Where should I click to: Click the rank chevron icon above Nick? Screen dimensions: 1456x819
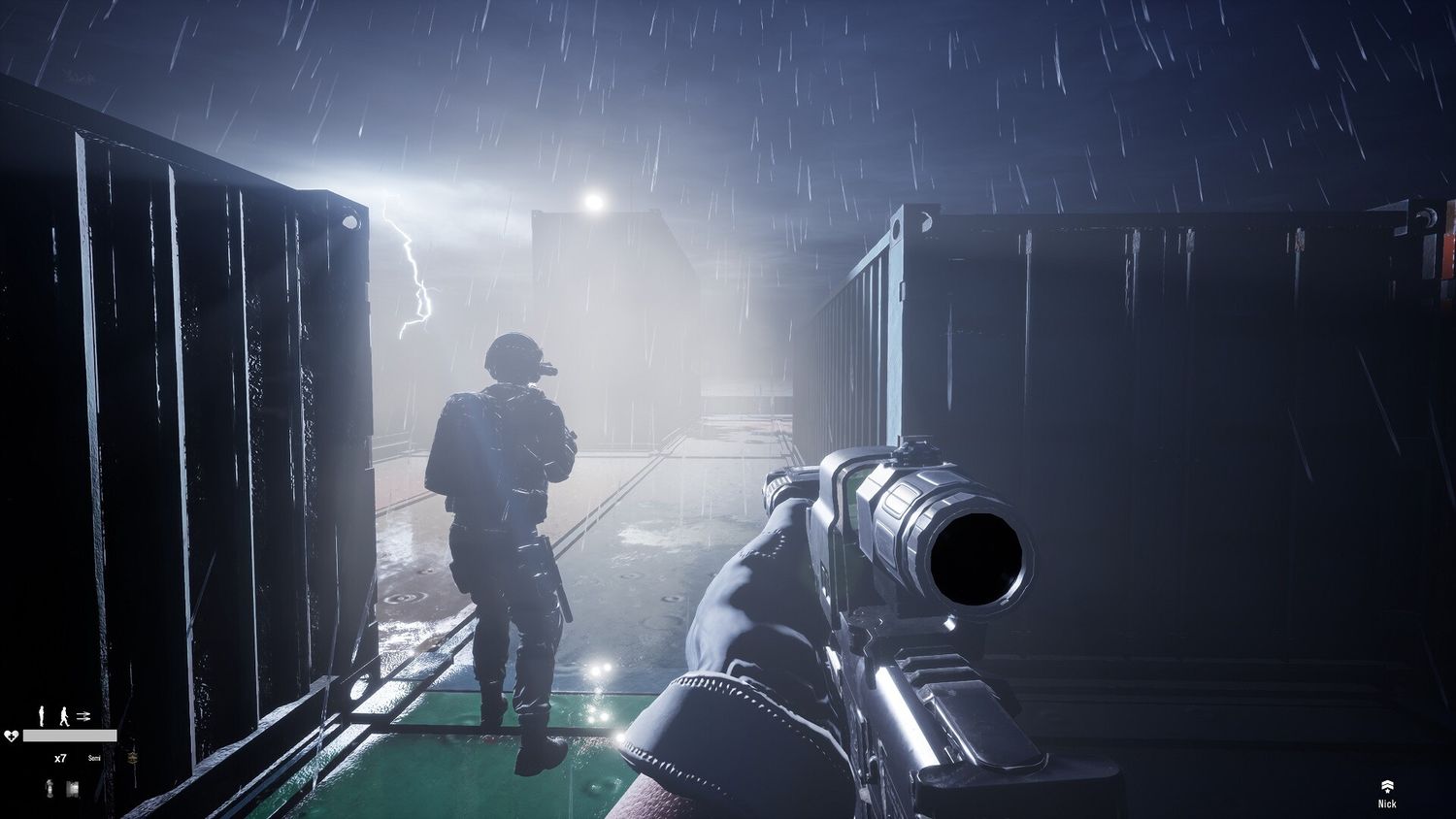(x=1387, y=786)
